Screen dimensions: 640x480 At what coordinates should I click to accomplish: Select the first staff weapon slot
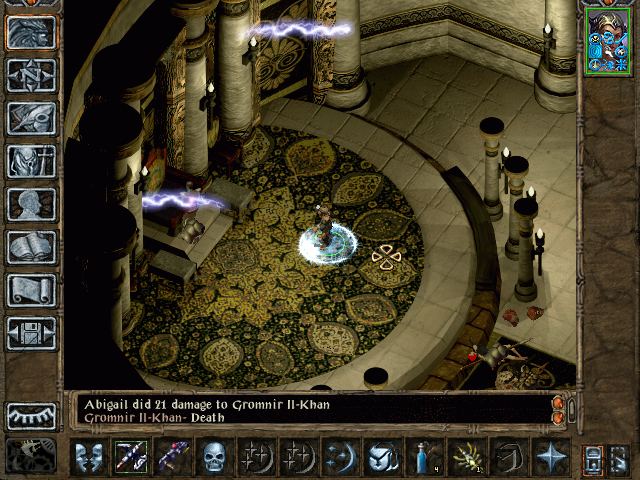pos(130,457)
